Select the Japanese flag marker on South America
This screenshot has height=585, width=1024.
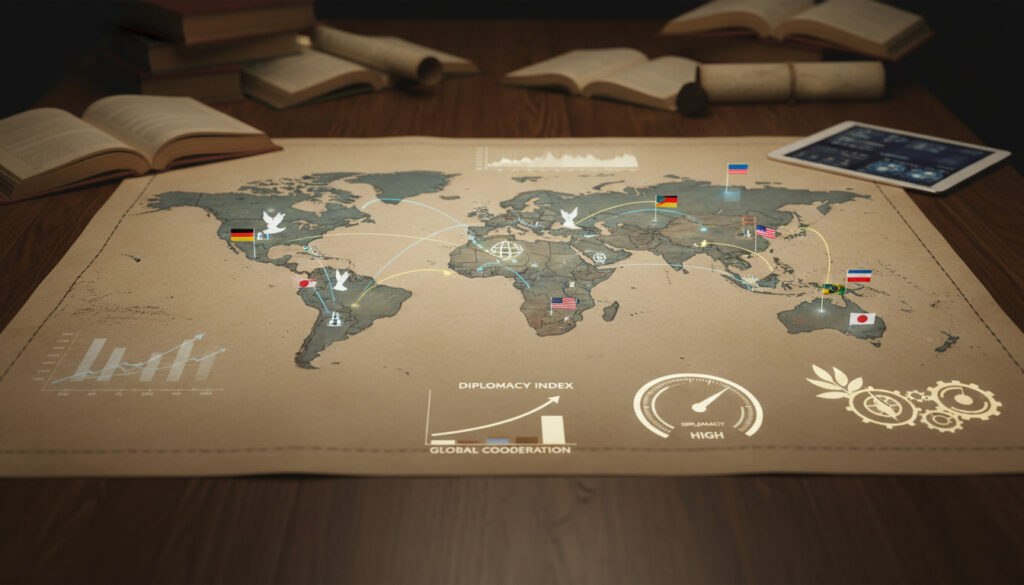point(306,284)
